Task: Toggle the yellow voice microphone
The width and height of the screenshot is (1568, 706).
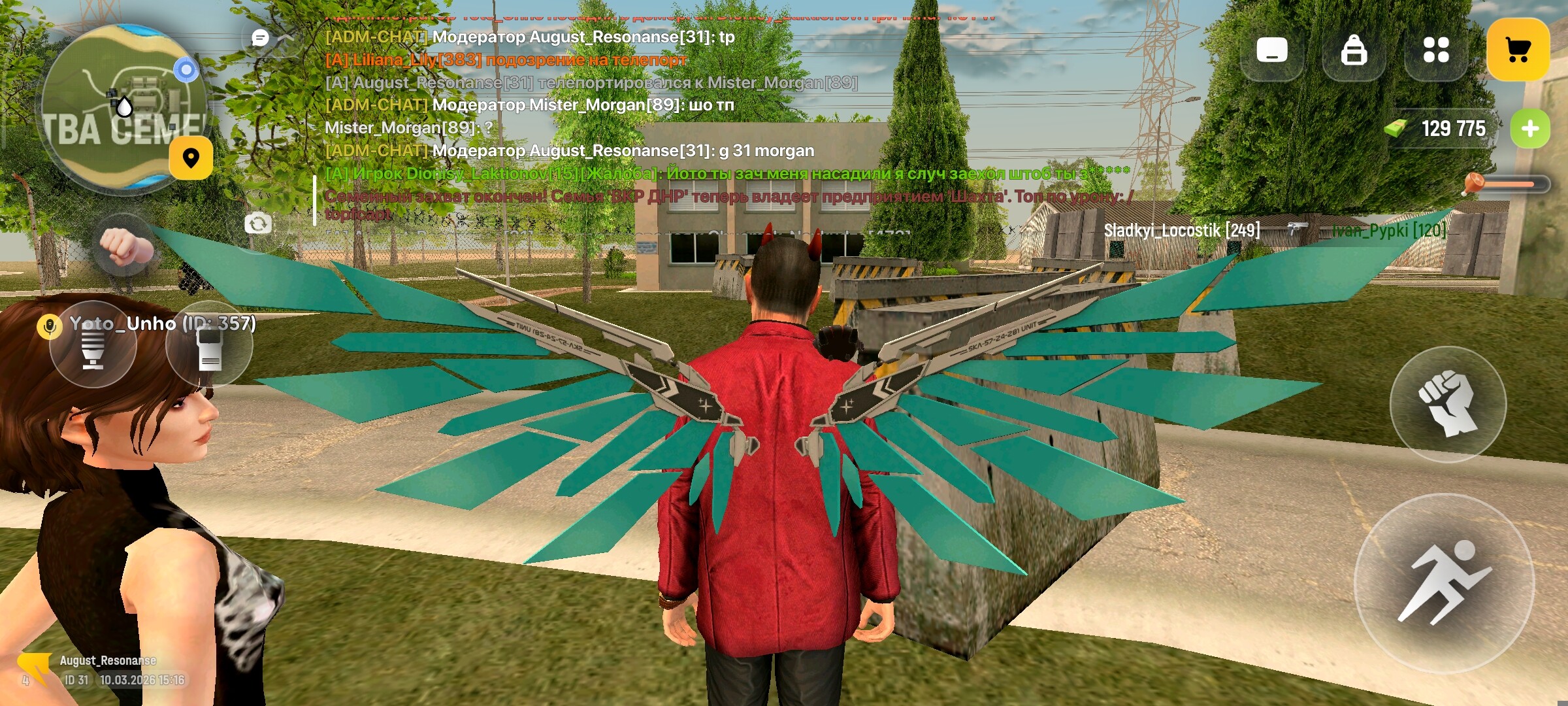Action: pyautogui.click(x=50, y=326)
